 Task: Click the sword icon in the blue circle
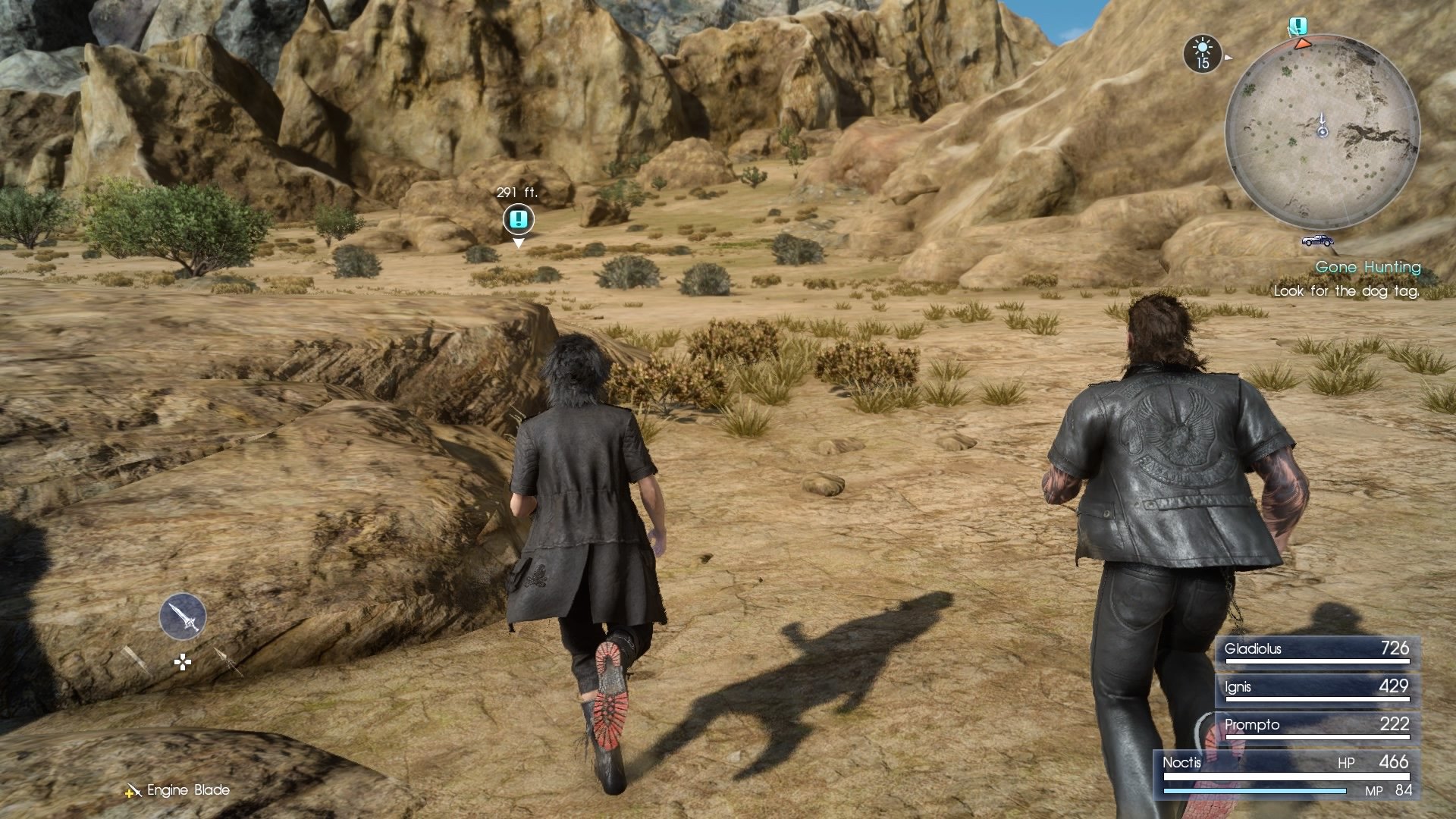[181, 616]
